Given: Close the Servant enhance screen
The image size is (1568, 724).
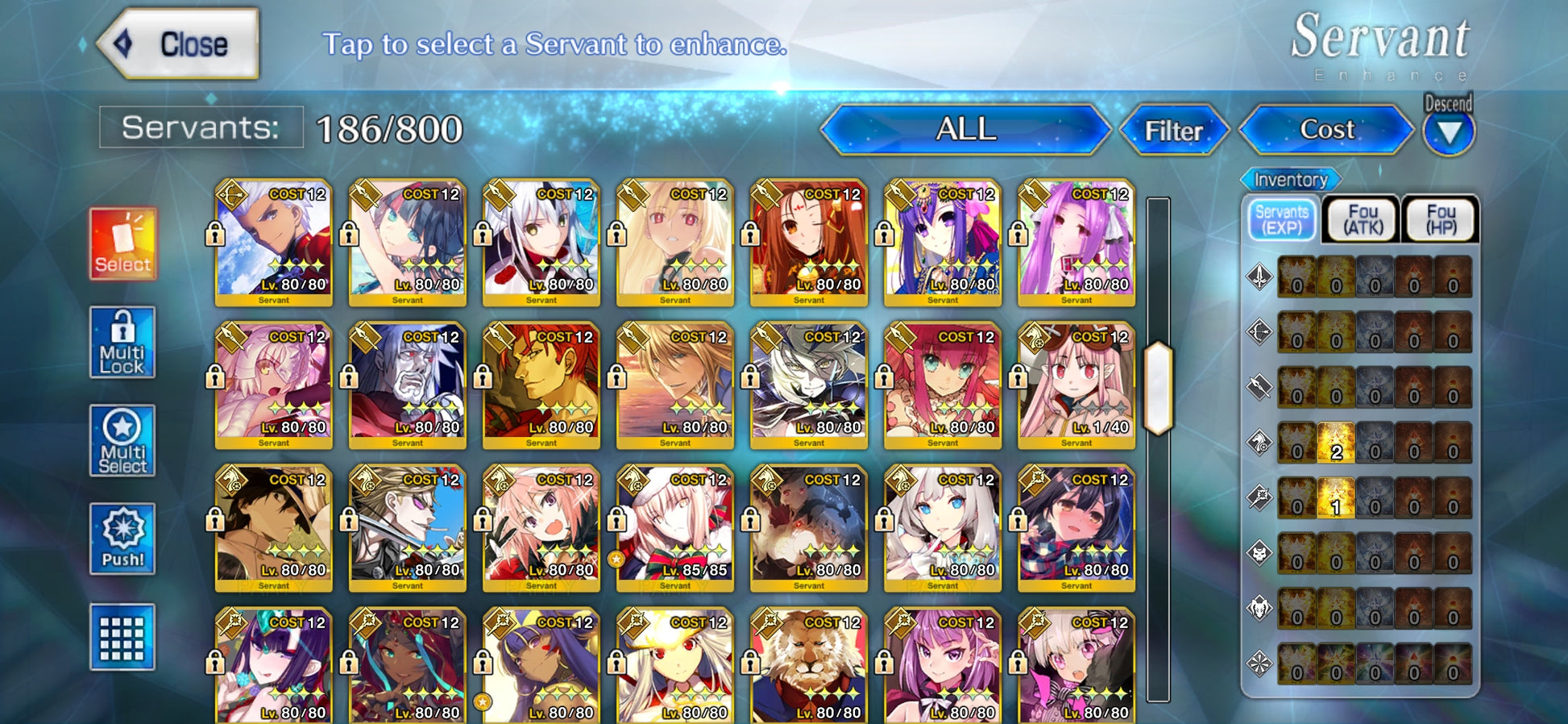Looking at the screenshot, I should coord(179,44).
